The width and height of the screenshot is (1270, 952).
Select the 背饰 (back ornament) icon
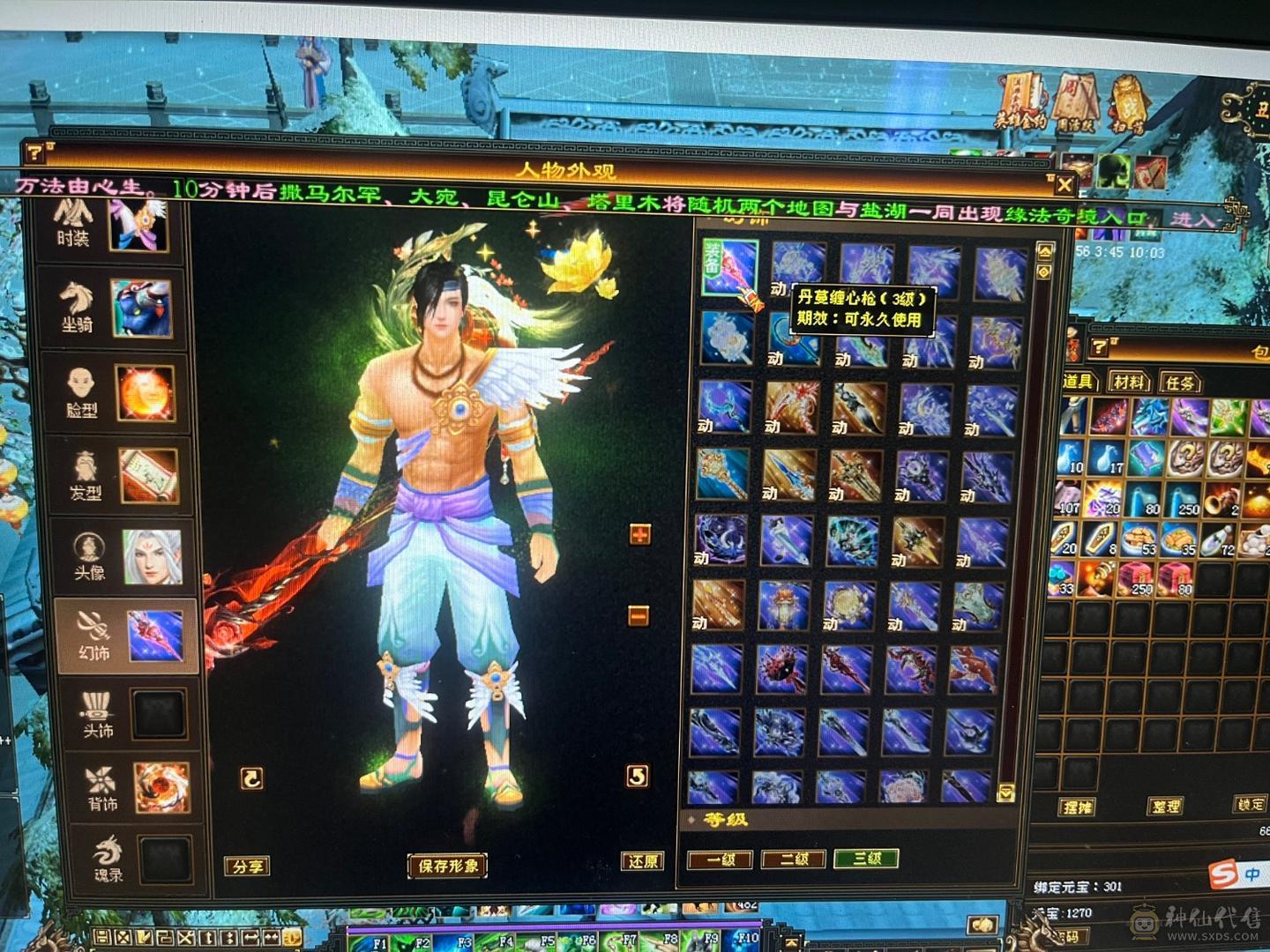[101, 780]
